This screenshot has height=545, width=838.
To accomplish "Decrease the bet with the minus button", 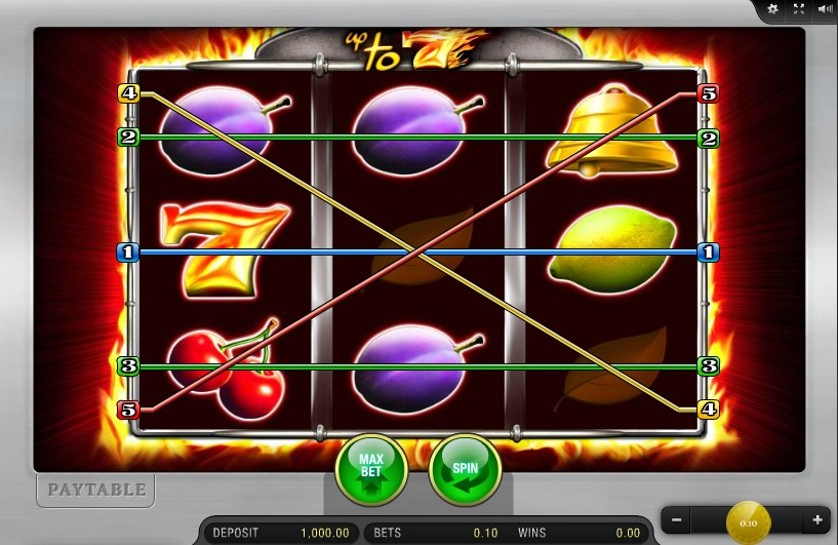I will (x=677, y=520).
